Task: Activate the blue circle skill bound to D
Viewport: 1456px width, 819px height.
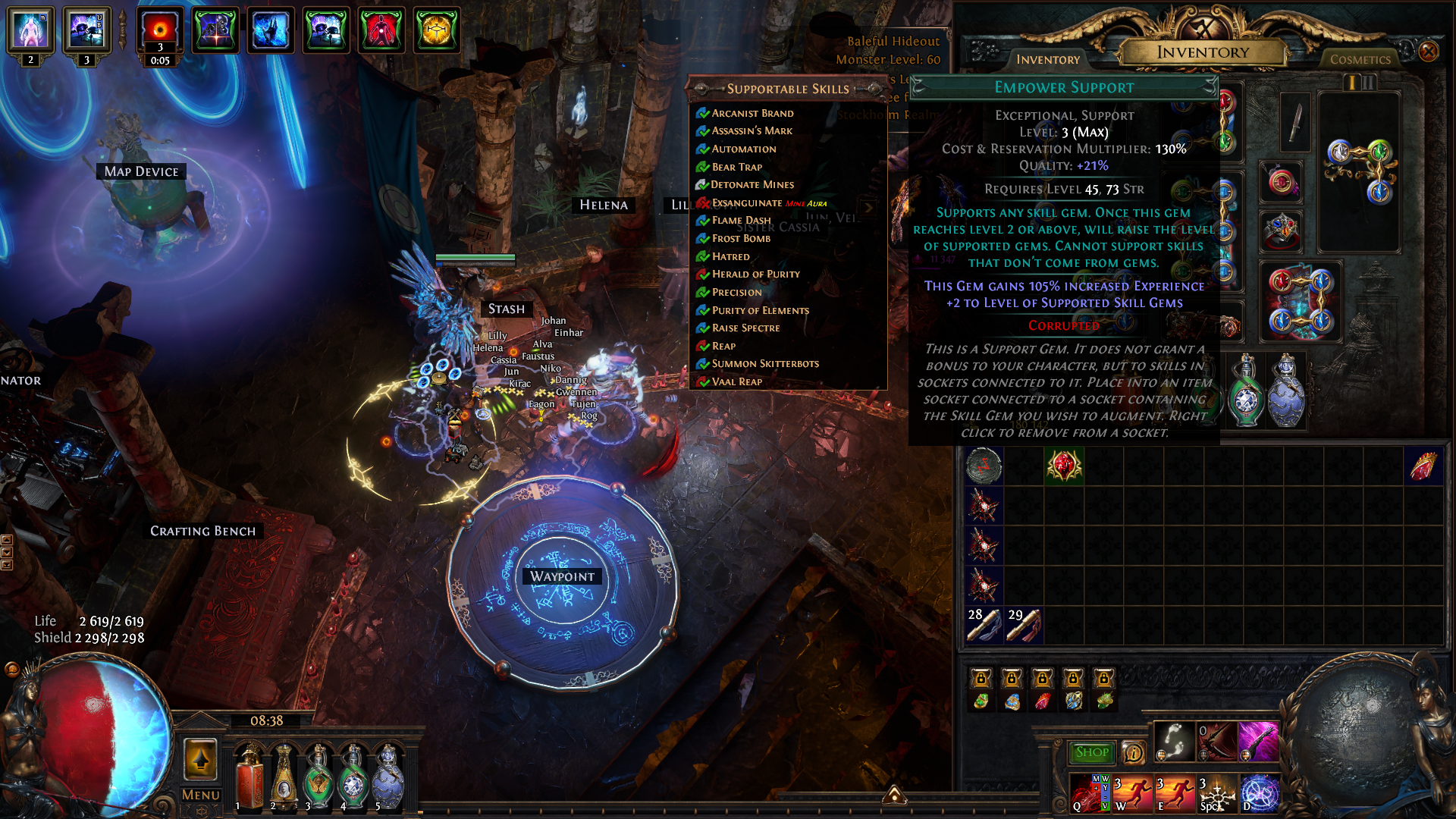Action: pyautogui.click(x=1260, y=793)
